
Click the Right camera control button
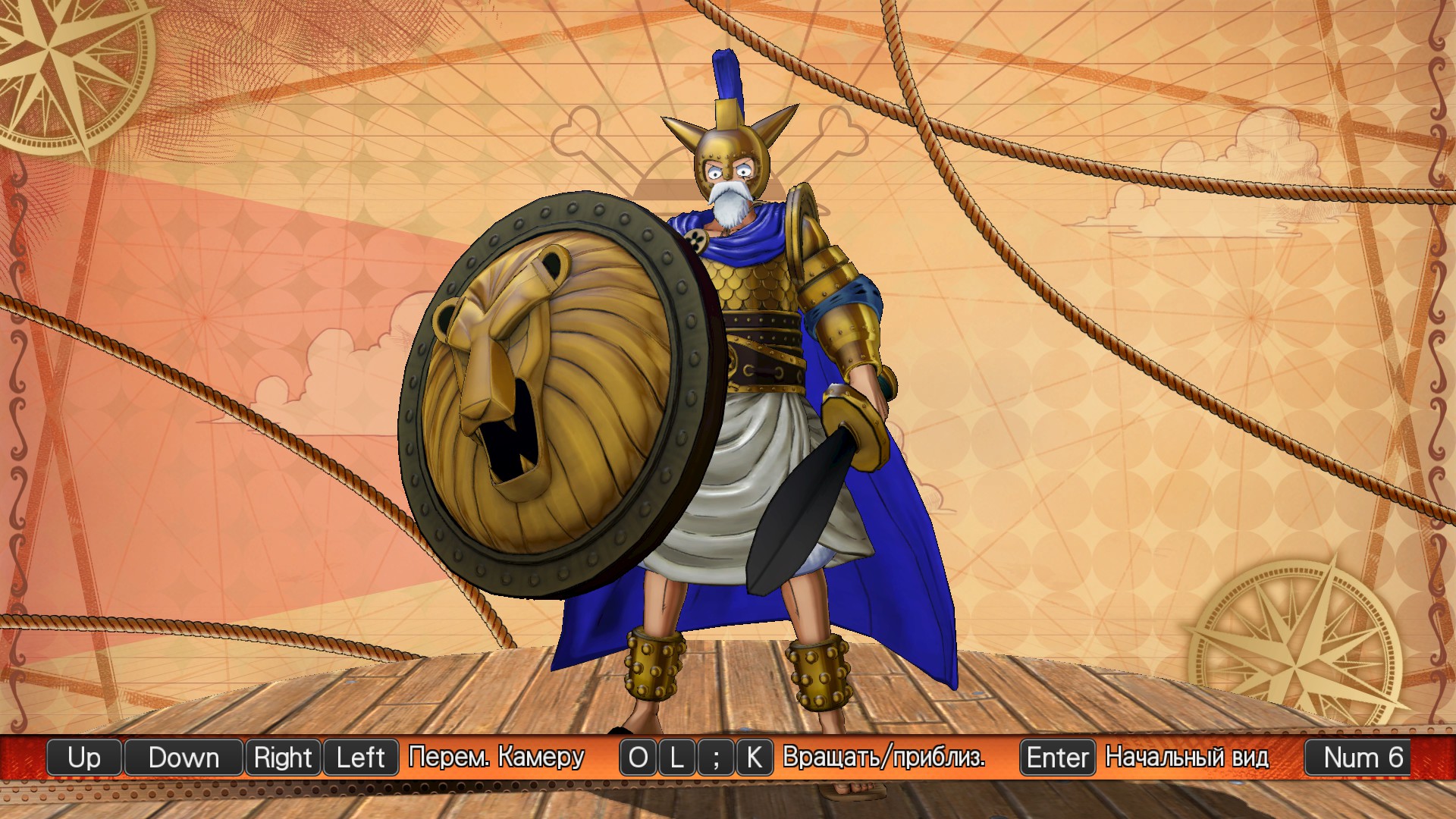tap(283, 758)
